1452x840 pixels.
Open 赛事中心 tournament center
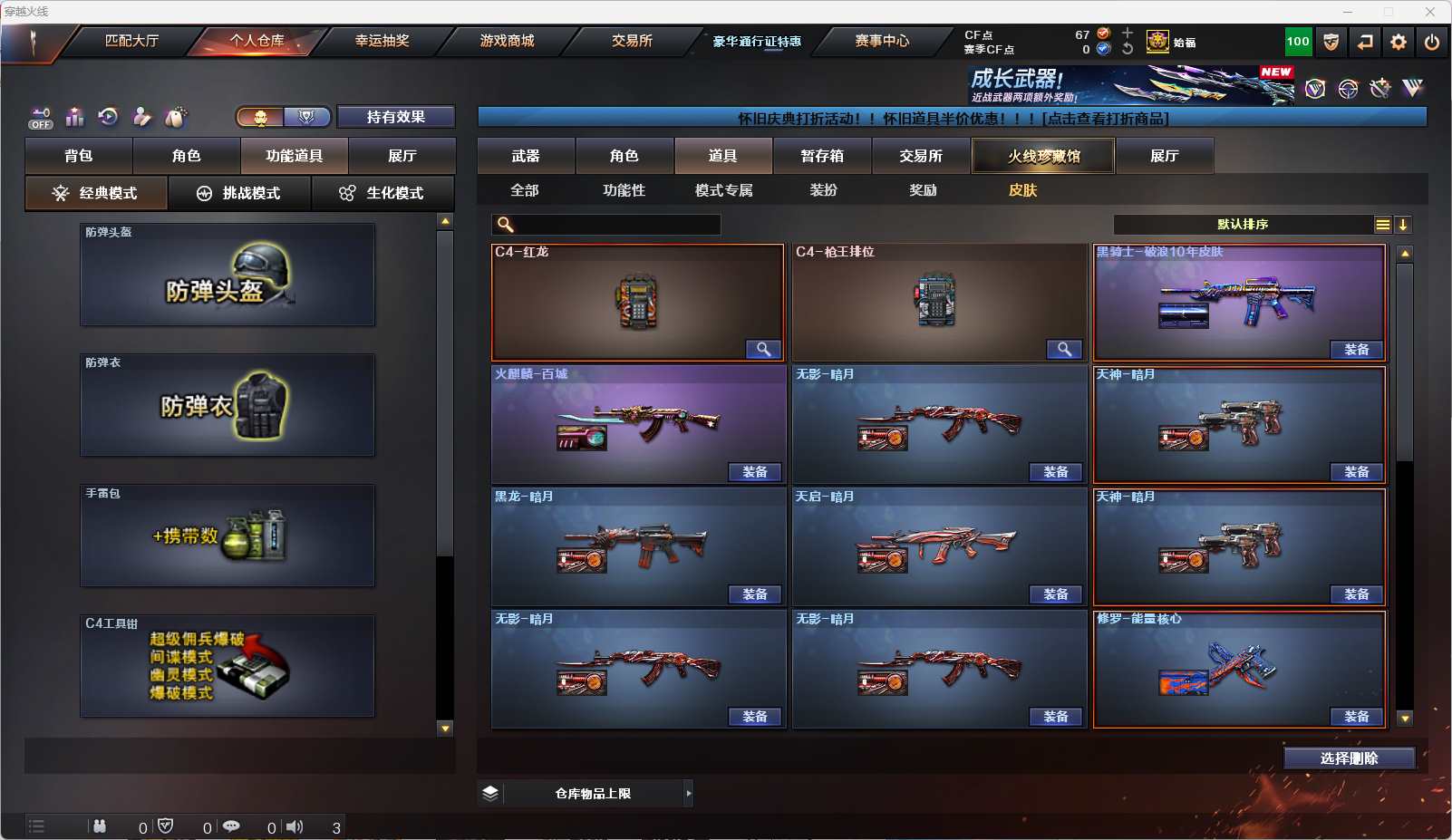coord(881,41)
